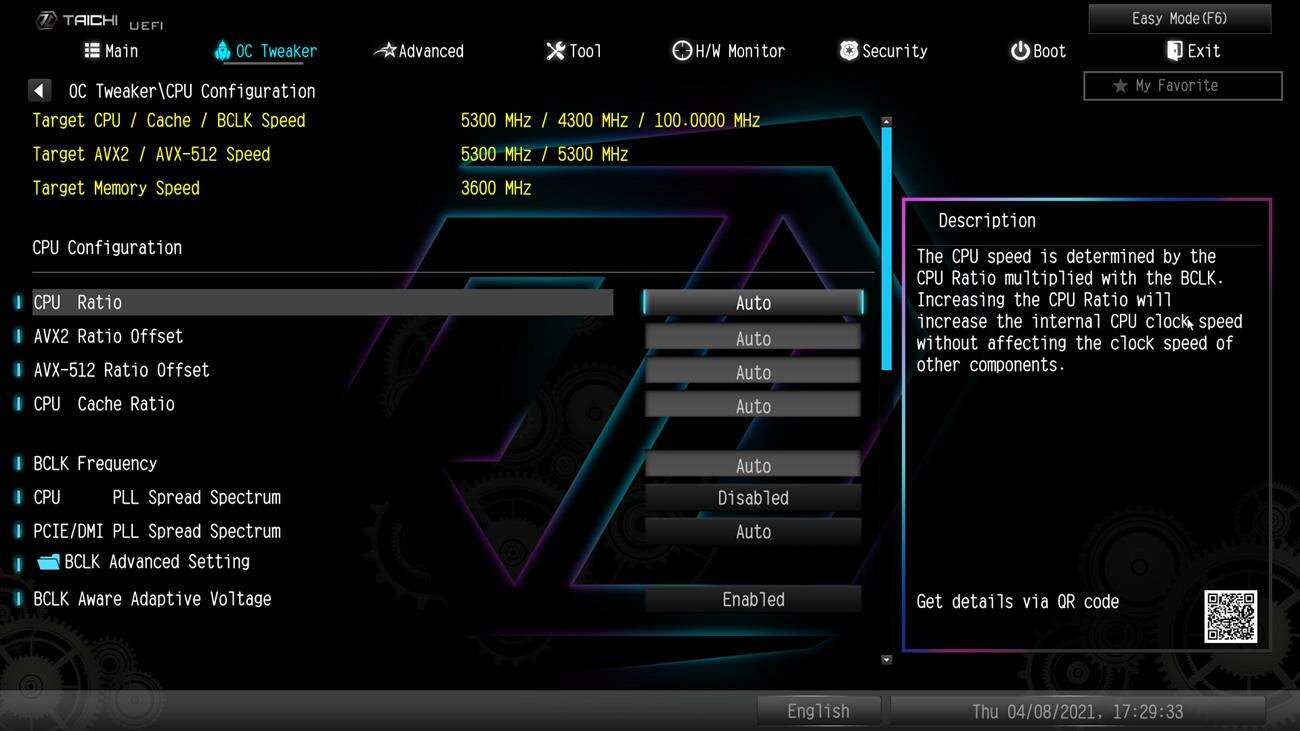This screenshot has height=731, width=1300.
Task: Change the language from English
Action: (x=818, y=710)
